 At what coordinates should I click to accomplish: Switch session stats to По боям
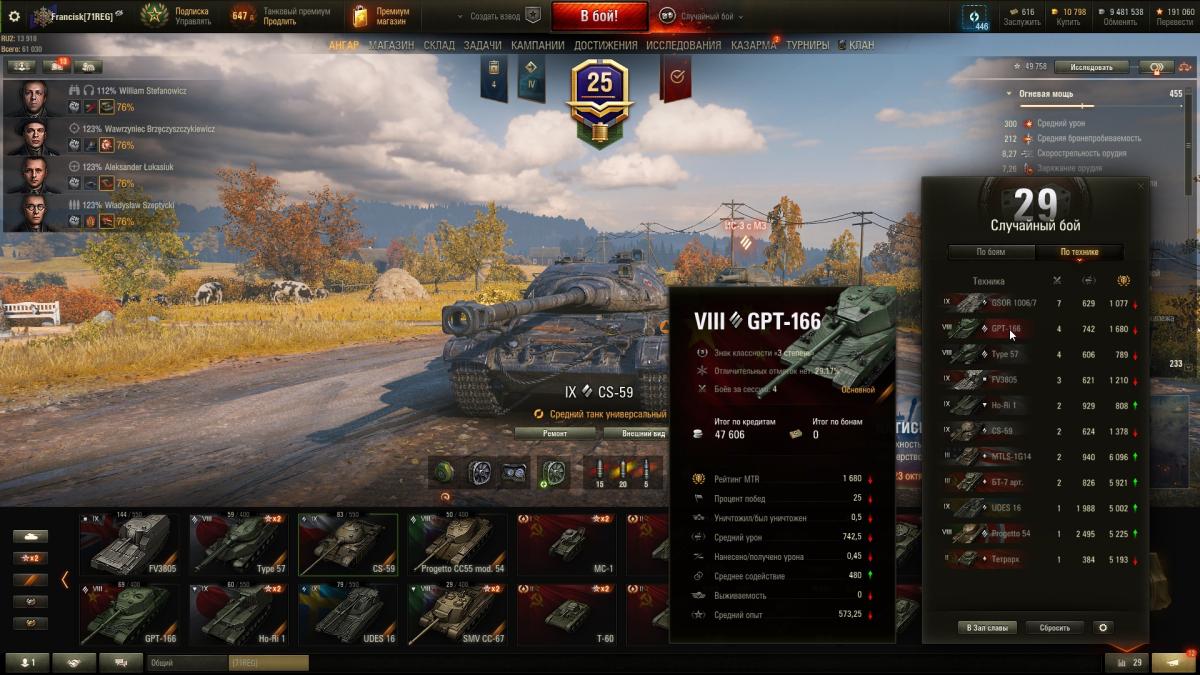(991, 252)
